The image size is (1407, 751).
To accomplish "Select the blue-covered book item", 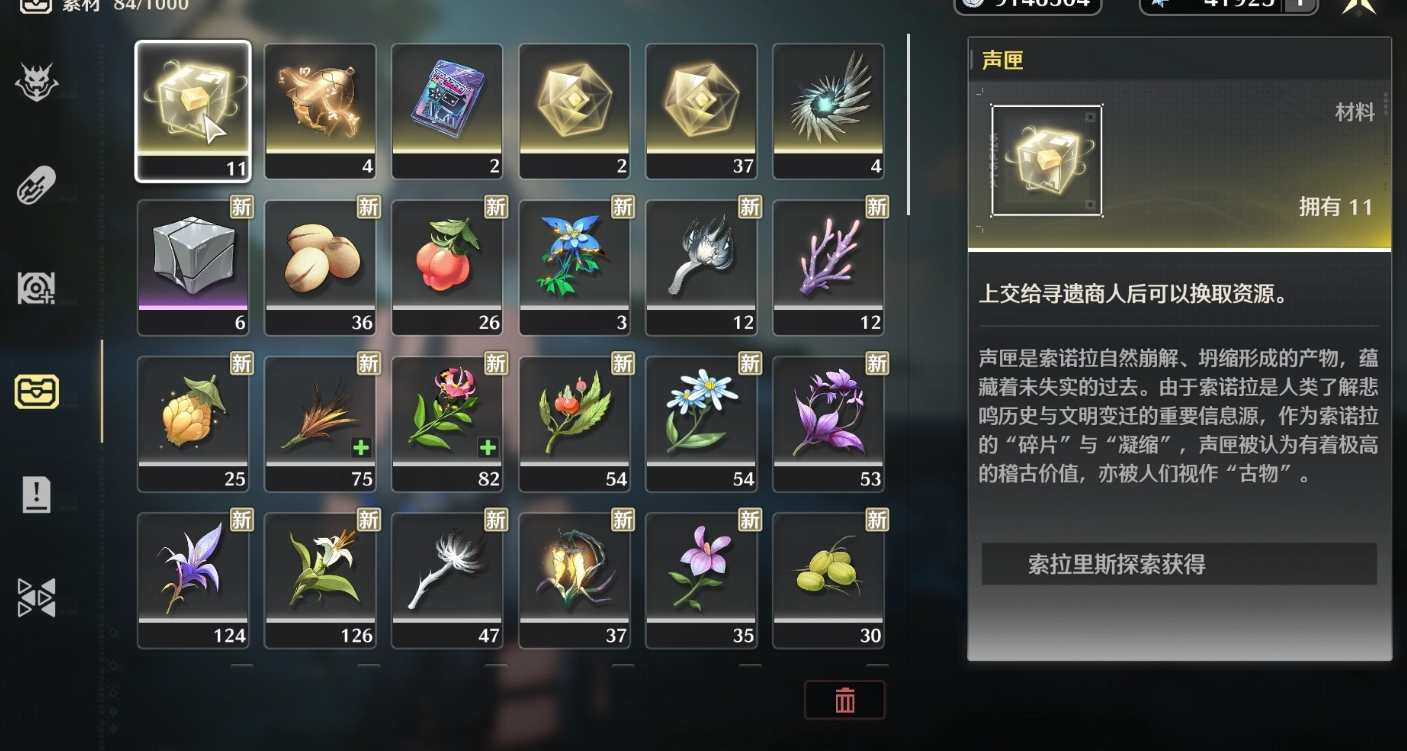I will click(x=447, y=110).
